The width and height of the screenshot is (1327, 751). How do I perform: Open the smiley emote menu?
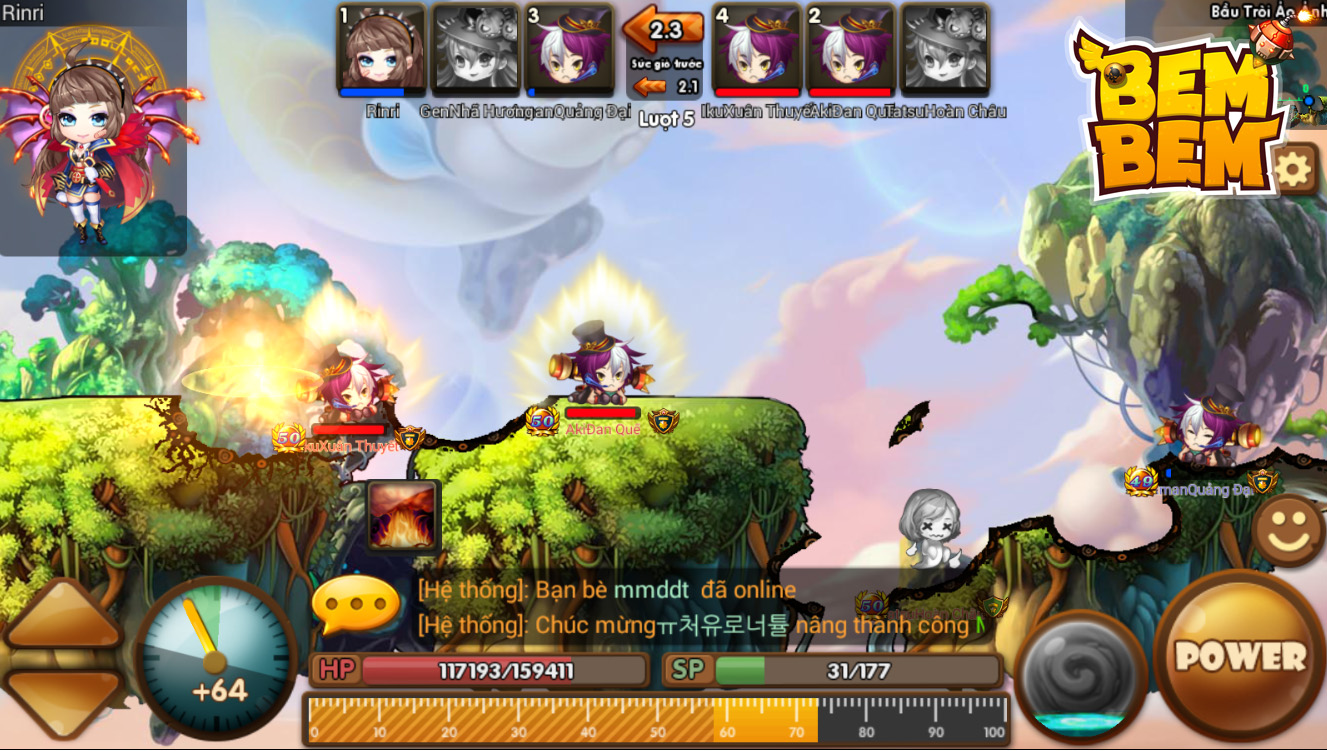coord(1288,530)
